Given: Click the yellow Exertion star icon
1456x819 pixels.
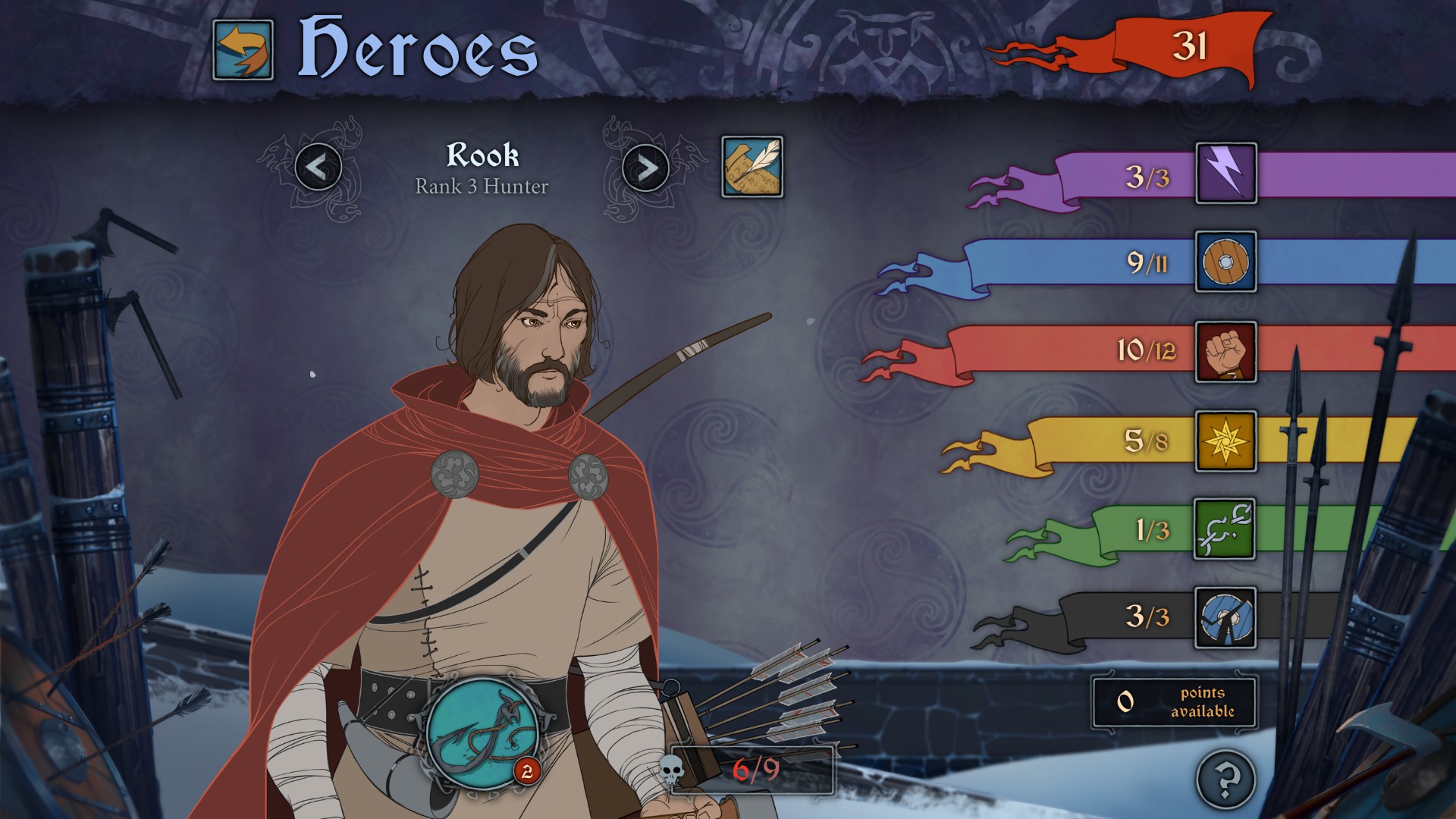Looking at the screenshot, I should point(1225,441).
